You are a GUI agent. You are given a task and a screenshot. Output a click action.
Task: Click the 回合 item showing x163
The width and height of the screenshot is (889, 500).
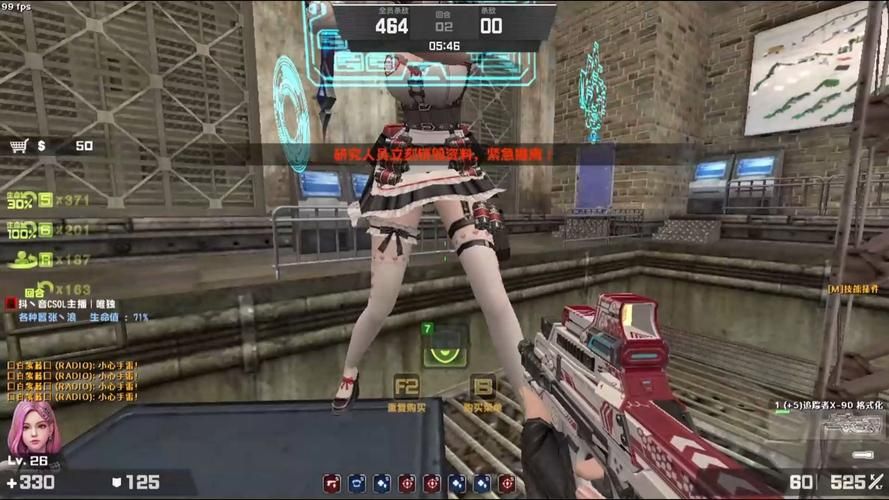tap(45, 290)
